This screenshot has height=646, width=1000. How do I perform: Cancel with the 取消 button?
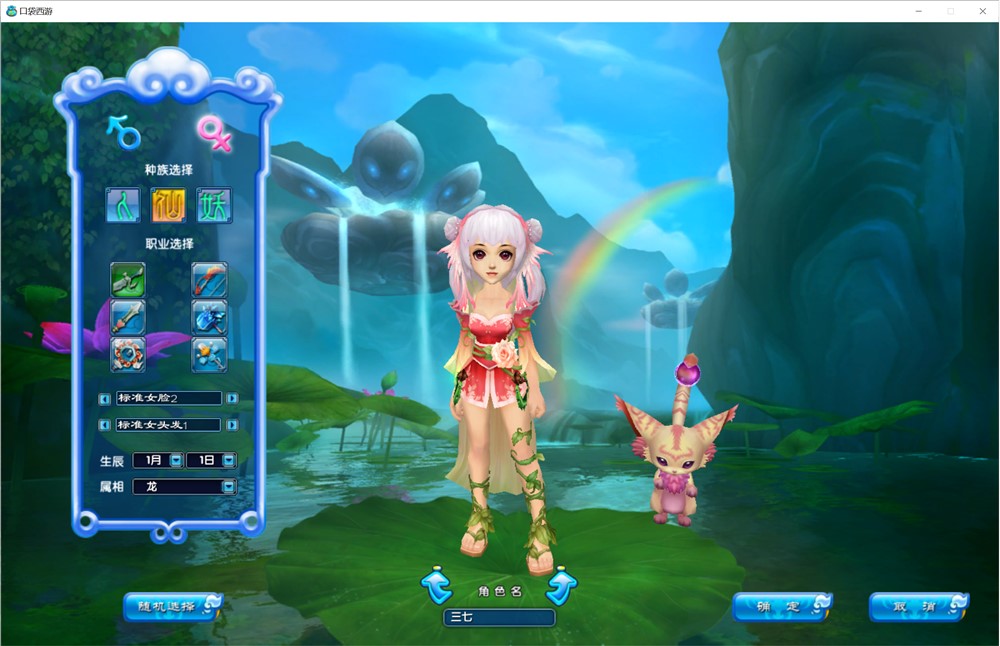click(x=918, y=606)
